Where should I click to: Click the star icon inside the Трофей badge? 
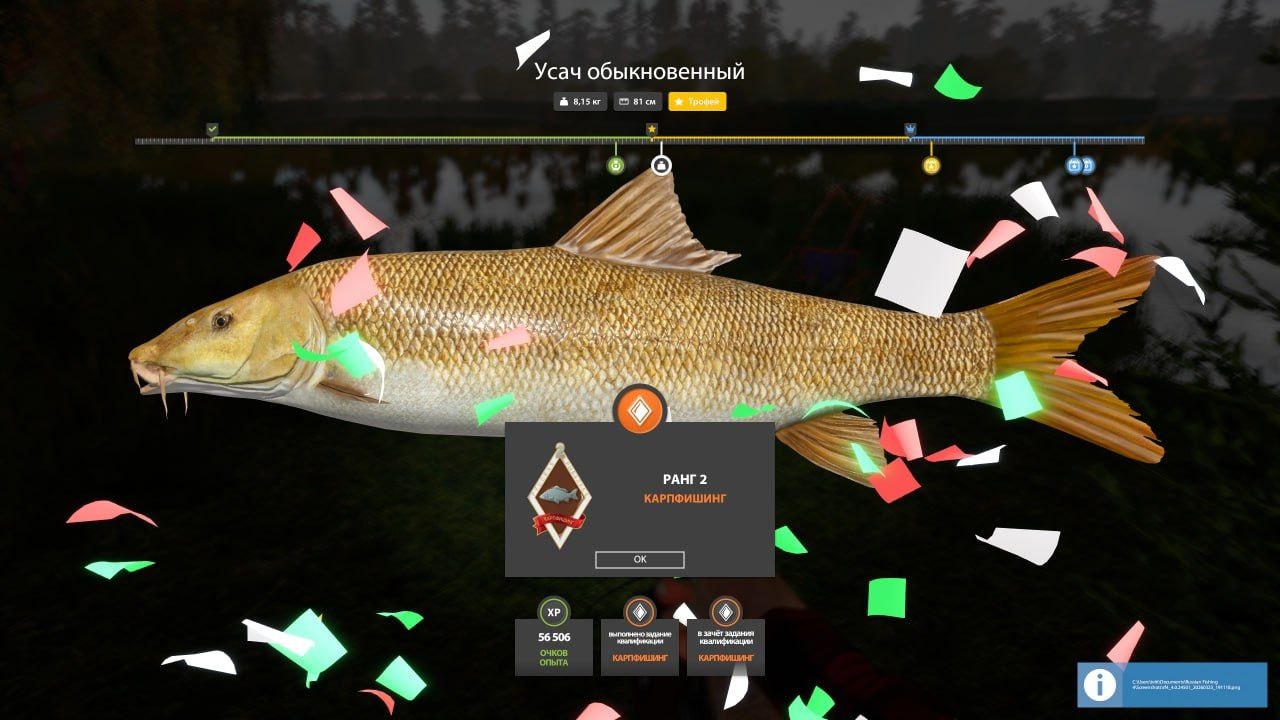(680, 100)
